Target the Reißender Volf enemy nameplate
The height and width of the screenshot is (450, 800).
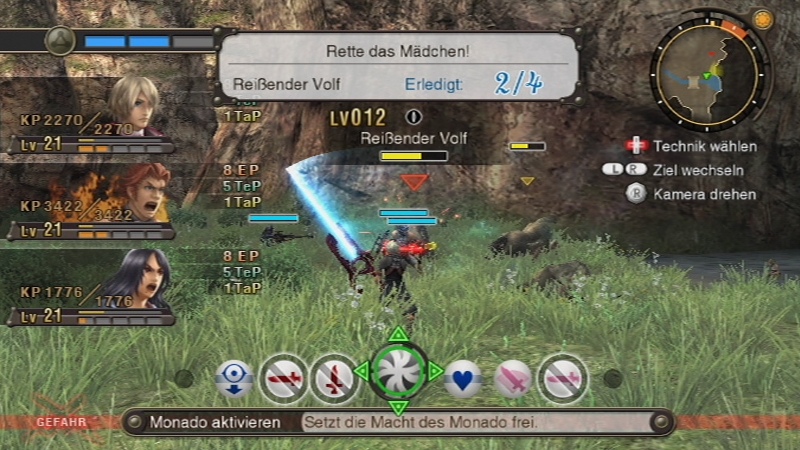(x=412, y=138)
